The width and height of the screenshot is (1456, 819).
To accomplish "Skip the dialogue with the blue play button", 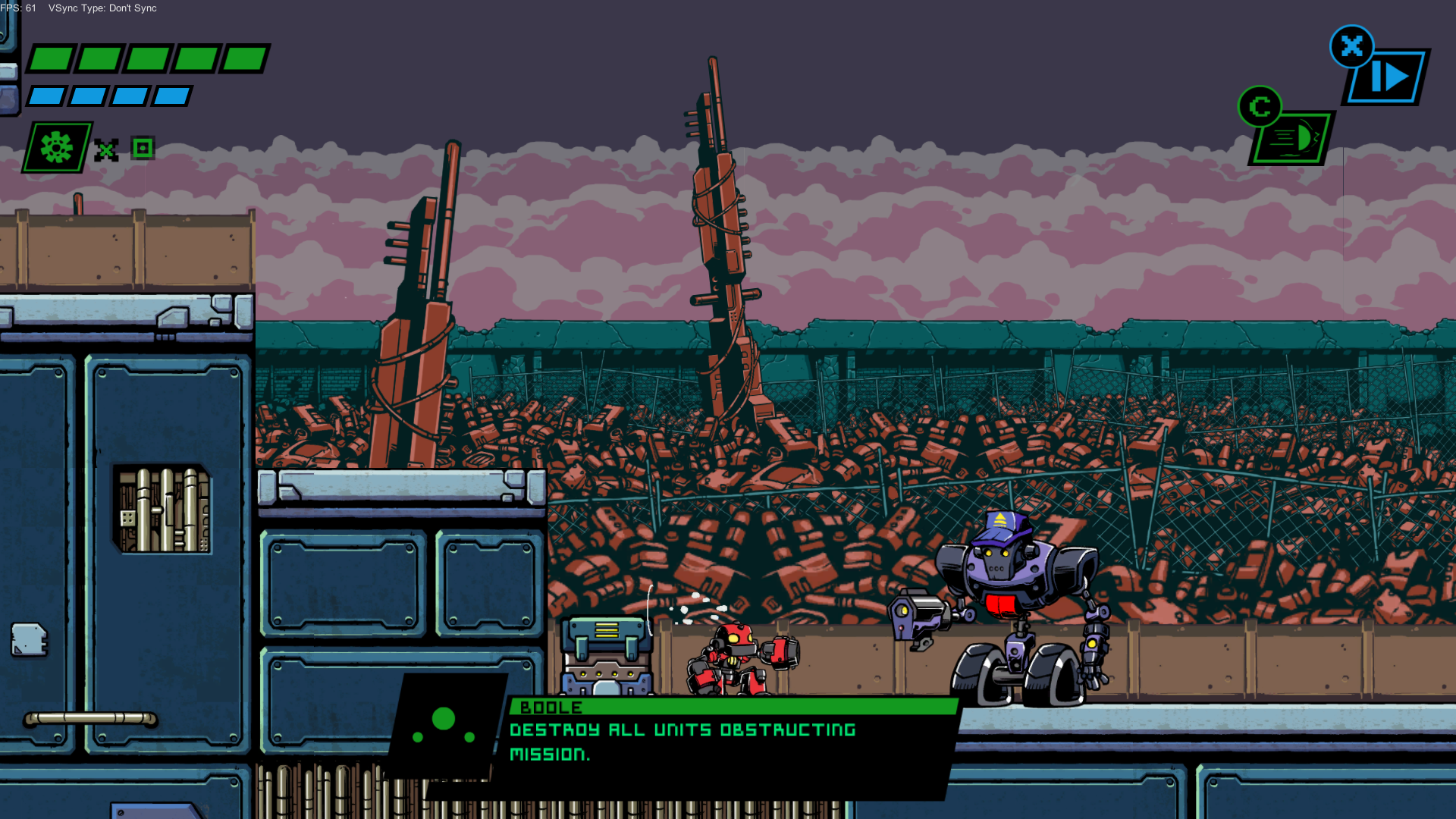I will [1387, 77].
